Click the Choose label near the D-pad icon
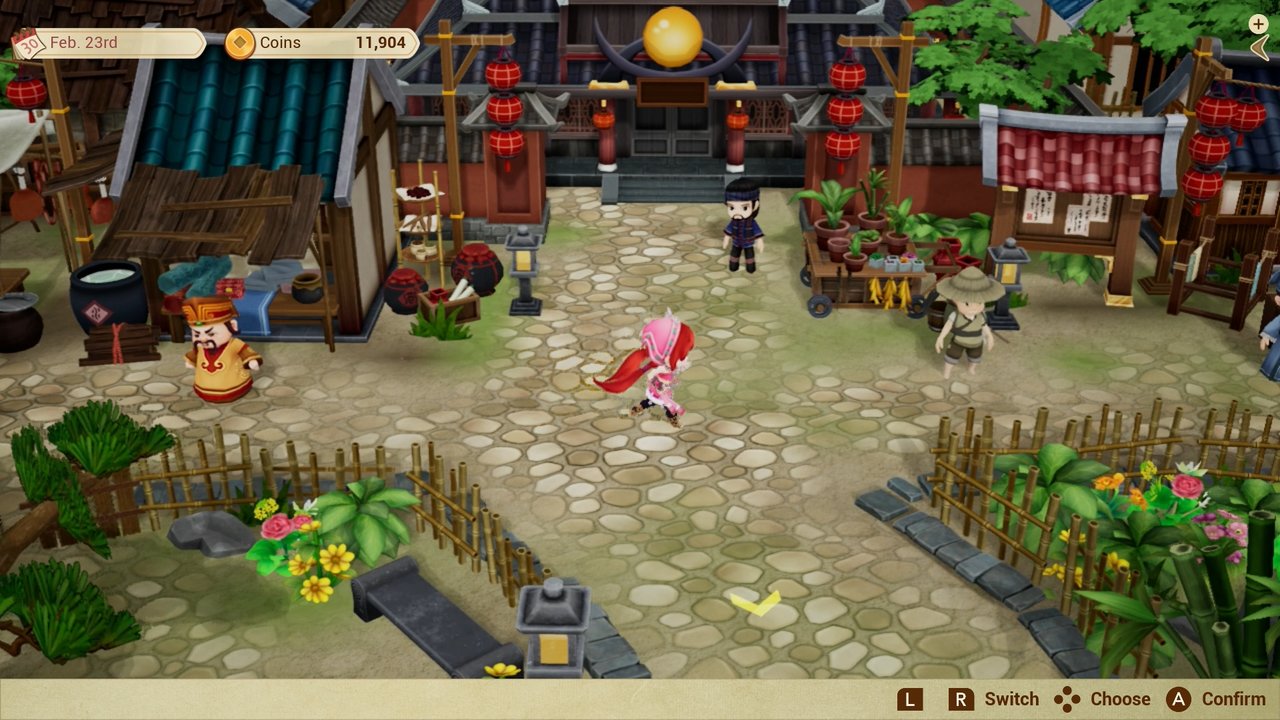Screen dimensions: 1280x720 tap(1122, 699)
